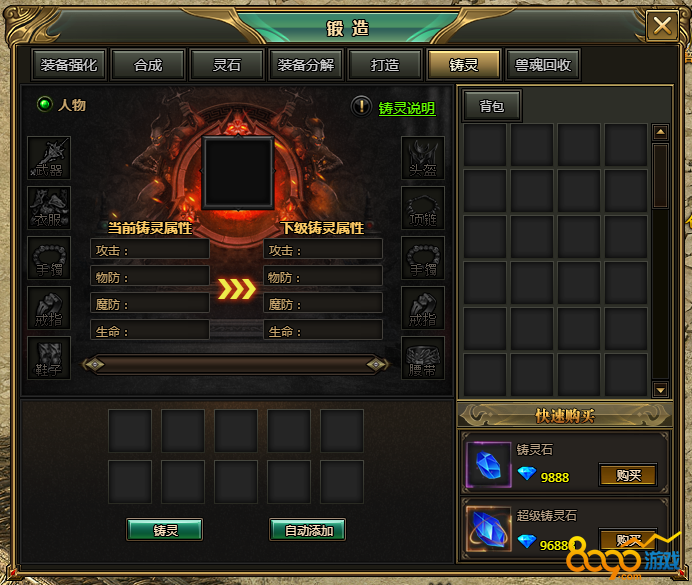Viewport: 692px width, 585px height.
Task: Open the 背包 bag tab
Action: (x=492, y=106)
